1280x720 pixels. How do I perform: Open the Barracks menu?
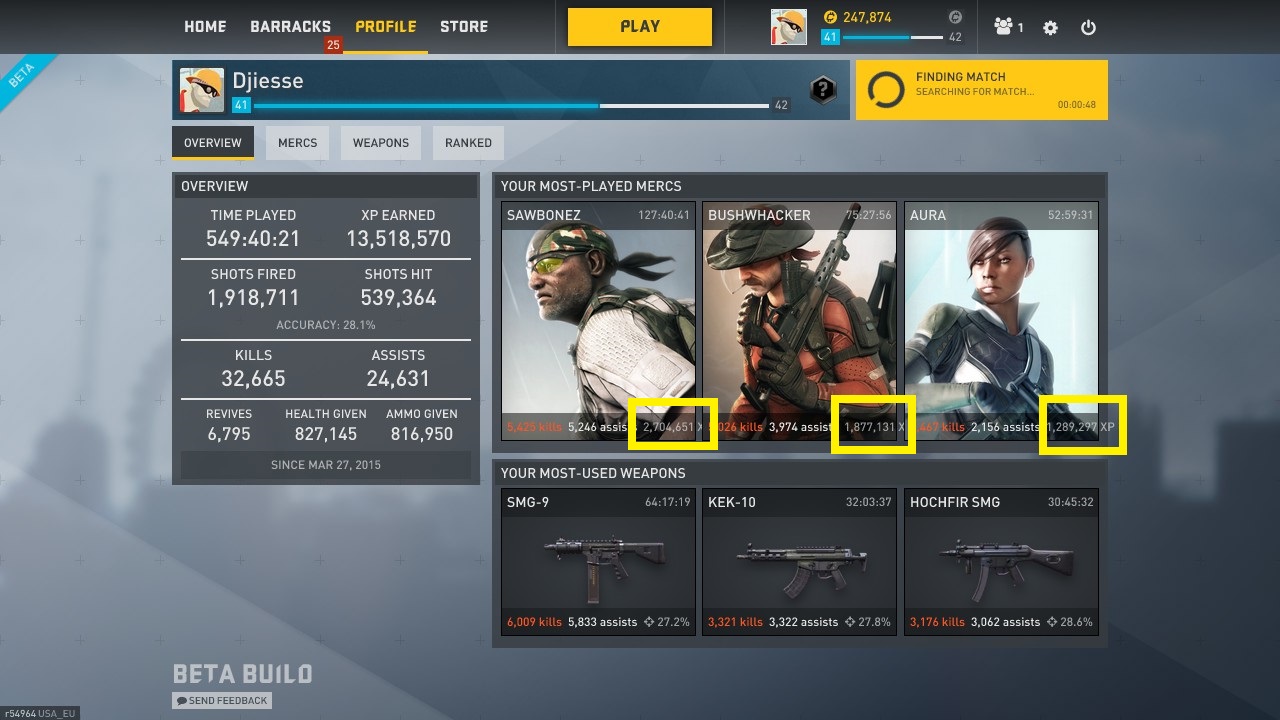[x=290, y=27]
